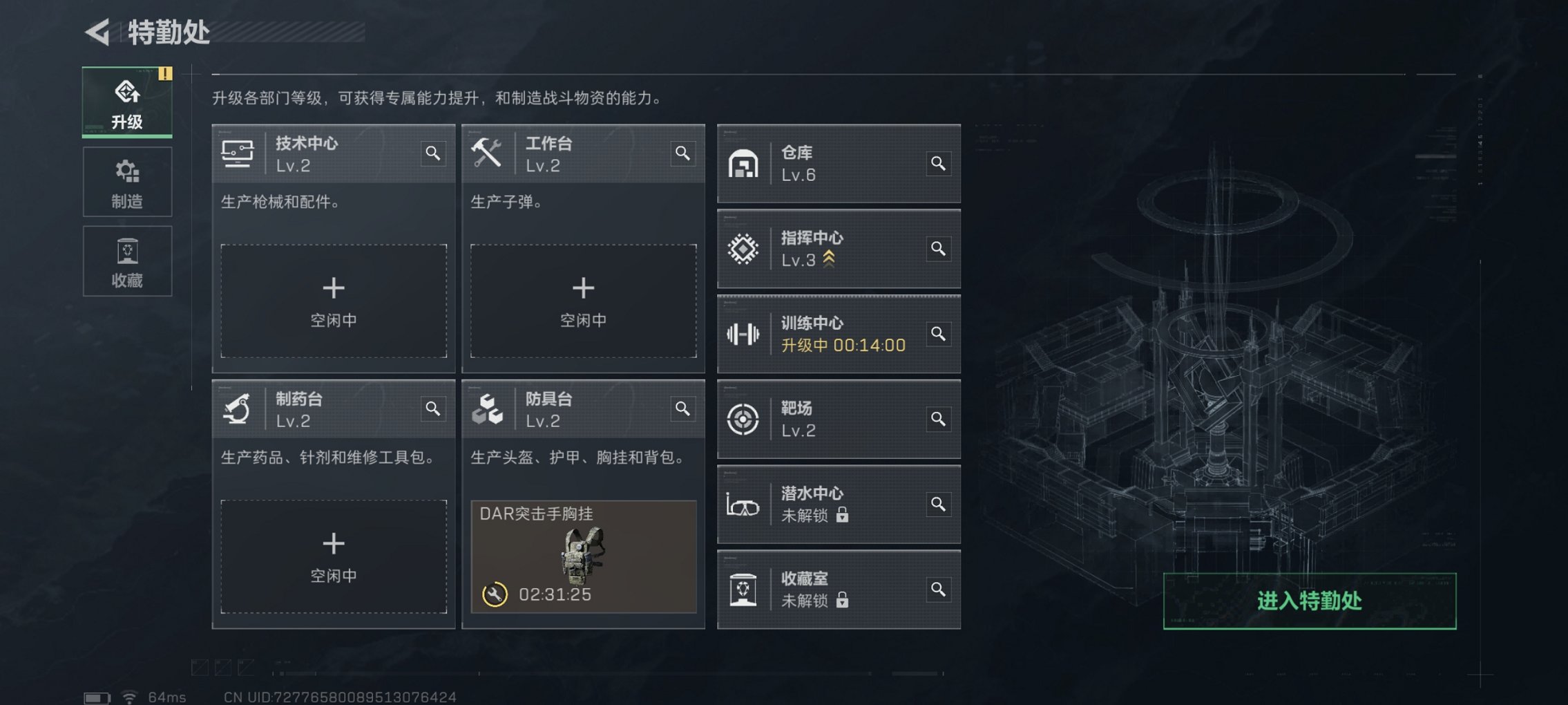Inspect 工作台 with its magnifier icon
This screenshot has height=705, width=1568.
[x=682, y=153]
